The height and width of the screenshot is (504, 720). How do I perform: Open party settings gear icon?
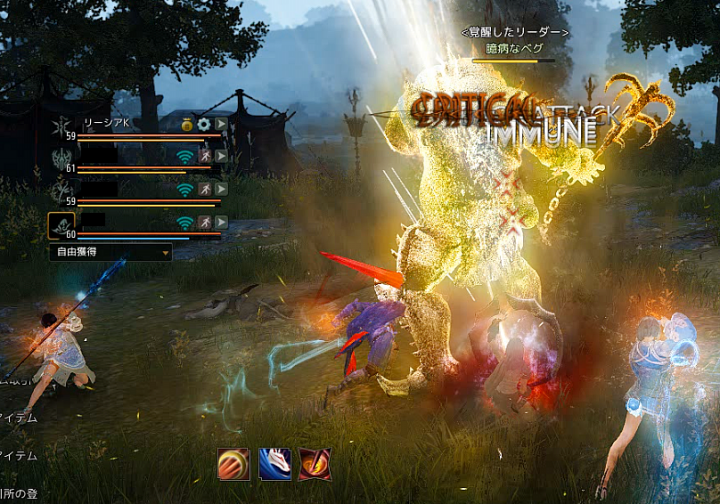tap(204, 124)
